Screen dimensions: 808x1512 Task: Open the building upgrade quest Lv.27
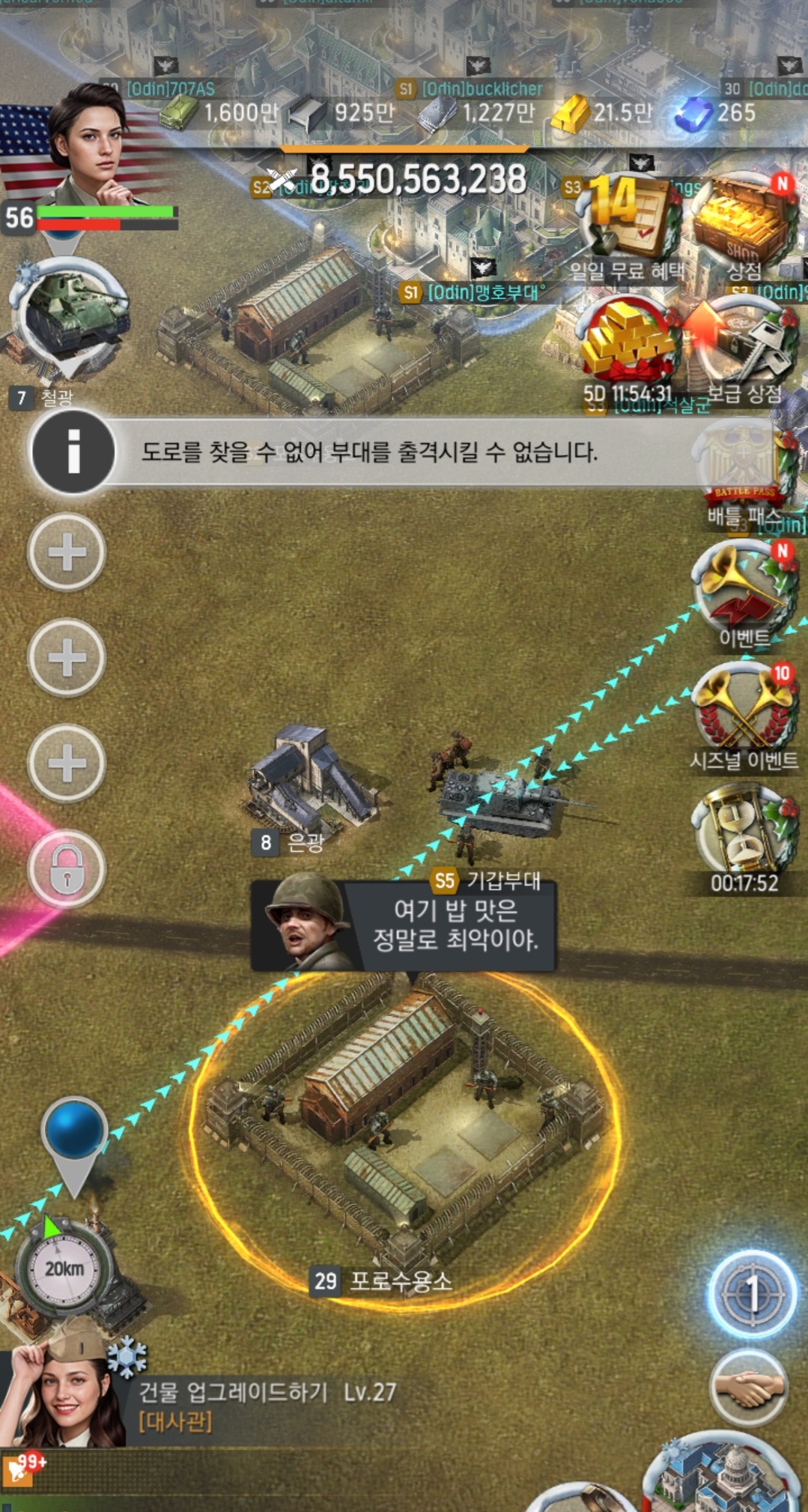(x=266, y=1405)
